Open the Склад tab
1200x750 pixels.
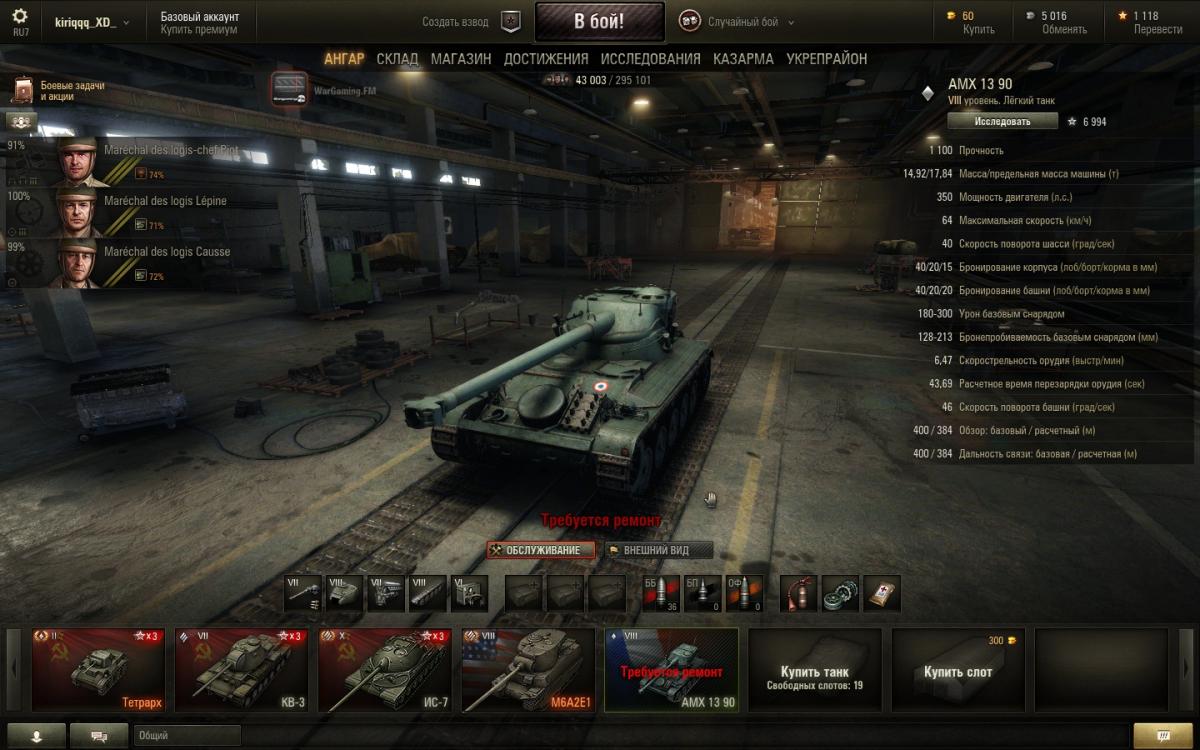click(397, 59)
